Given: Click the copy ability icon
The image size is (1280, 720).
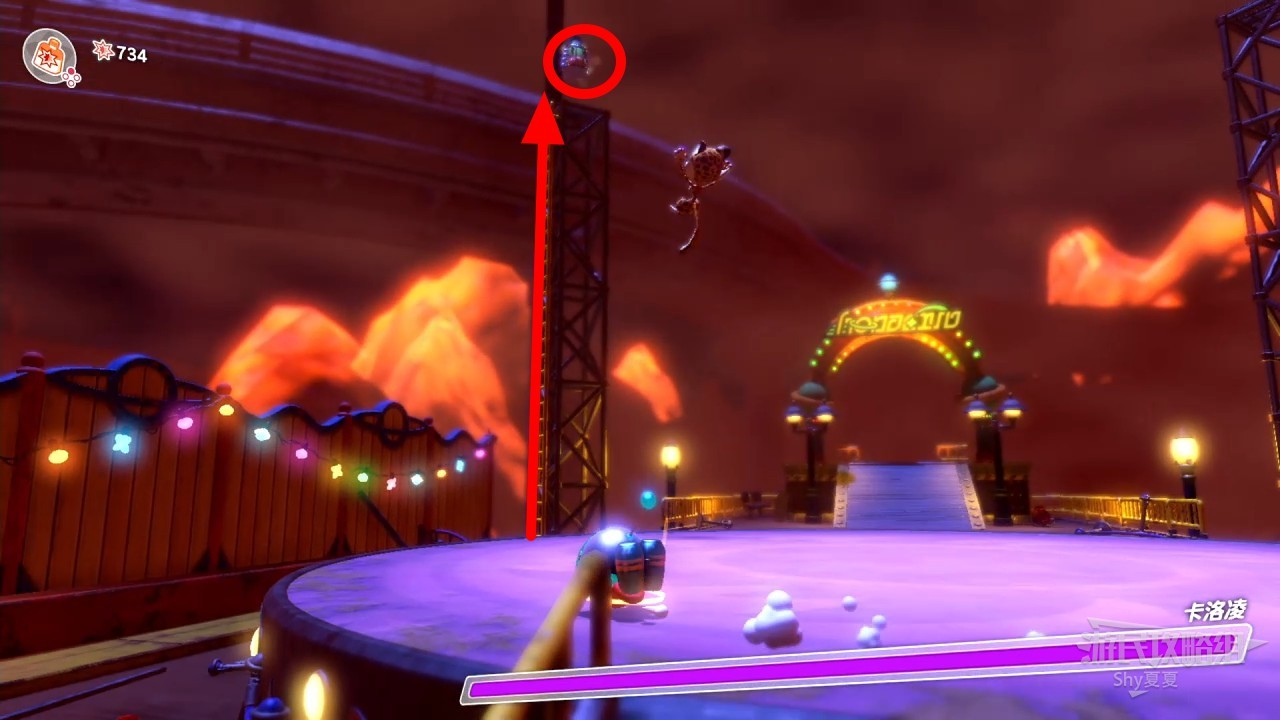Looking at the screenshot, I should [x=47, y=55].
